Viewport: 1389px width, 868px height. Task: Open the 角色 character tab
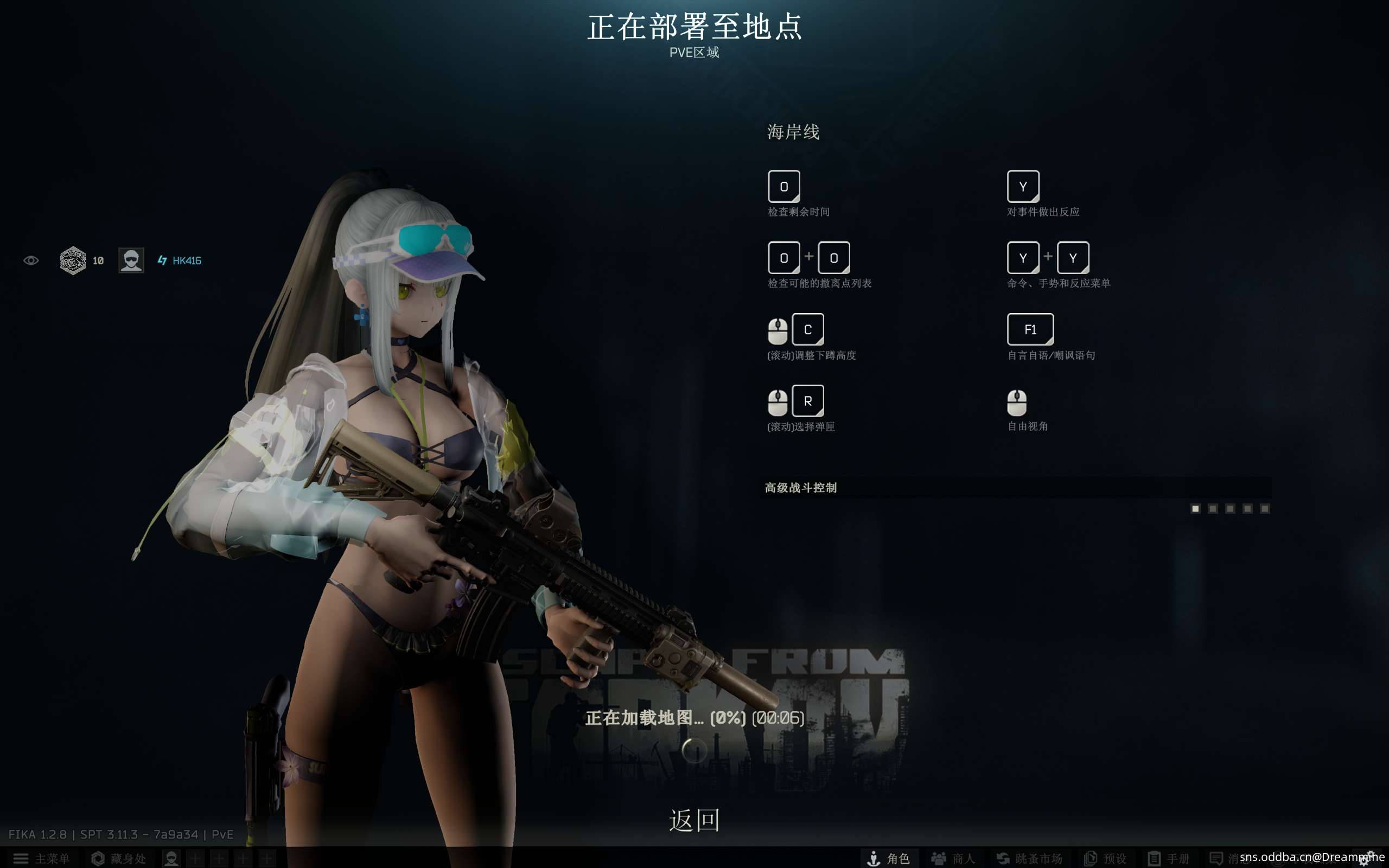pyautogui.click(x=889, y=858)
